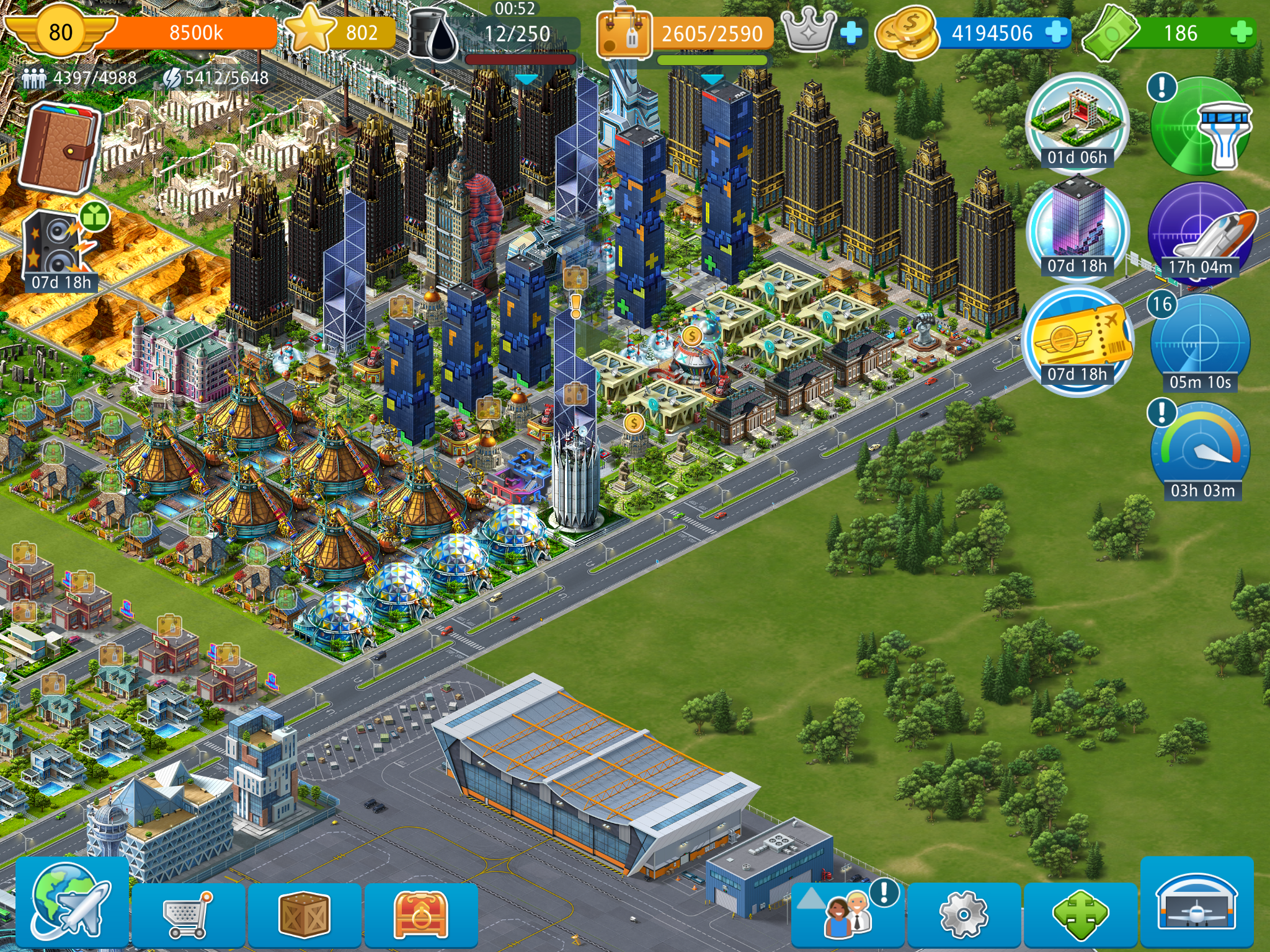Open the airplane hangar button
1270x952 pixels.
click(x=1197, y=904)
